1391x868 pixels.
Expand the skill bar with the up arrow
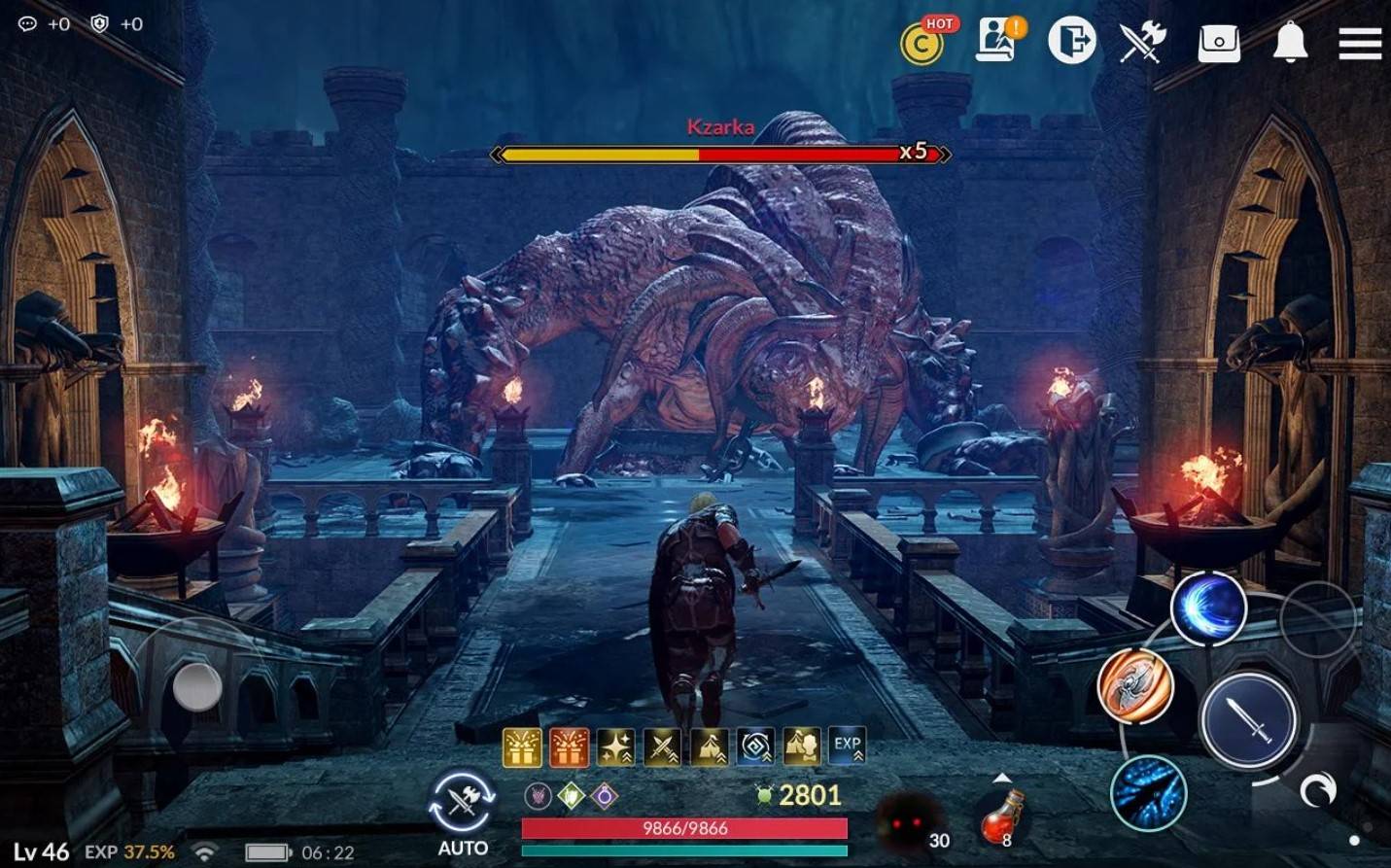[1001, 778]
